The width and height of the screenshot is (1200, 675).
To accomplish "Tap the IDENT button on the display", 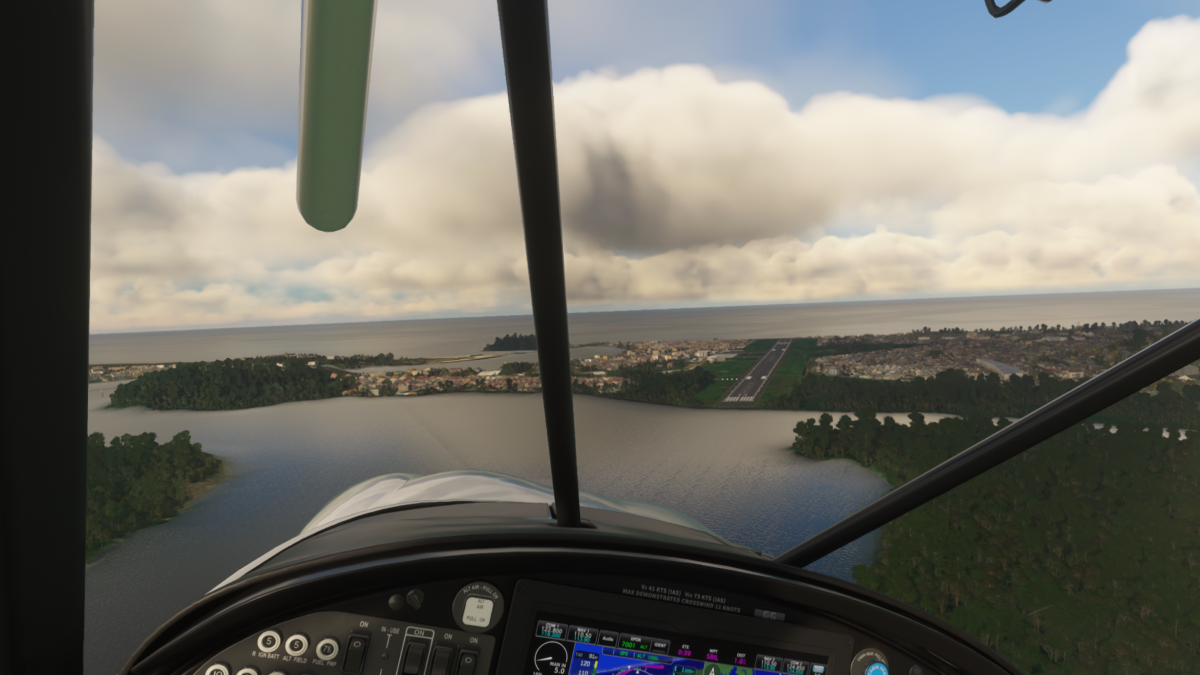I will [x=662, y=647].
